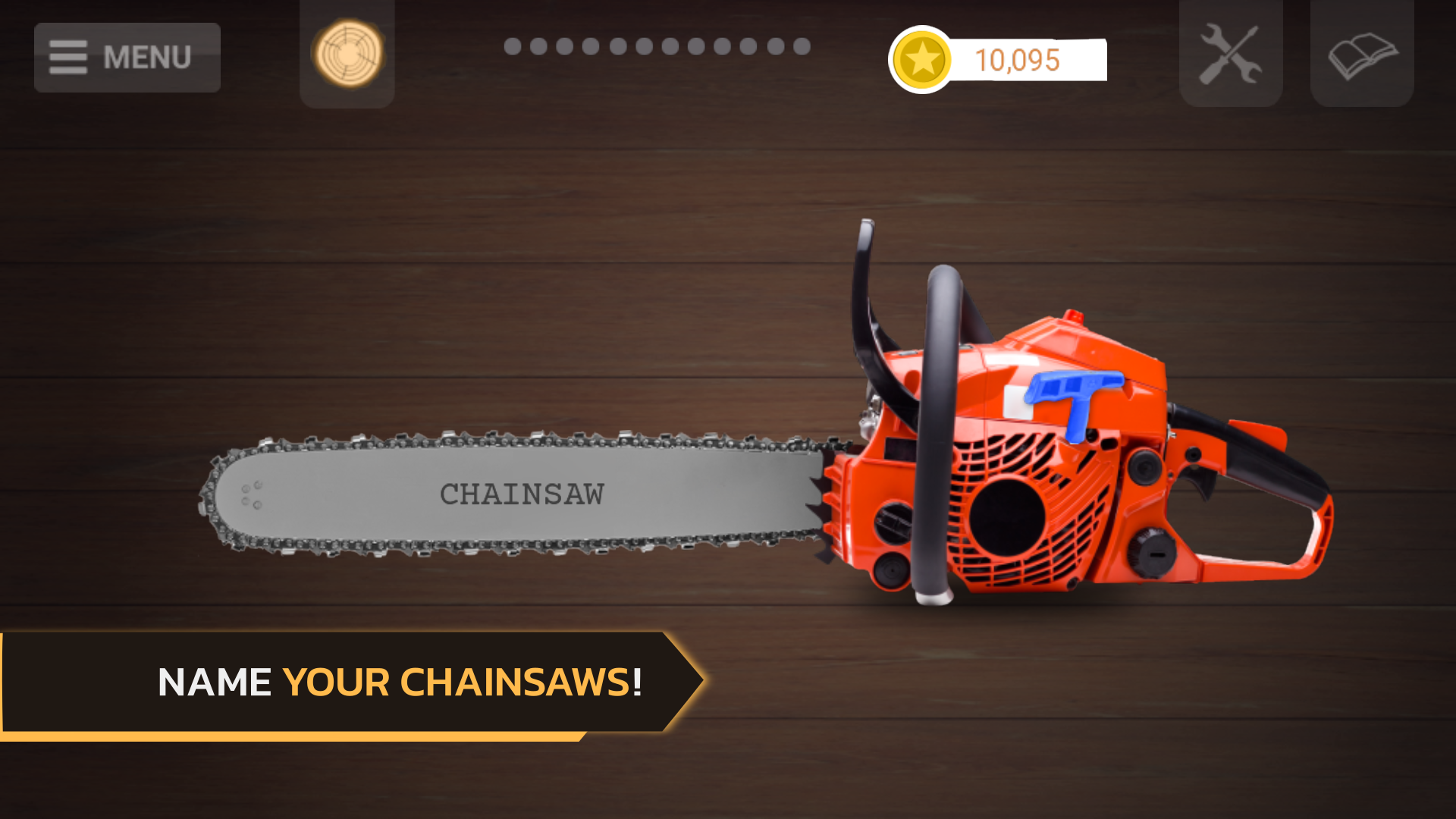Tap the wood log slice icon
1456x819 pixels.
(x=347, y=54)
